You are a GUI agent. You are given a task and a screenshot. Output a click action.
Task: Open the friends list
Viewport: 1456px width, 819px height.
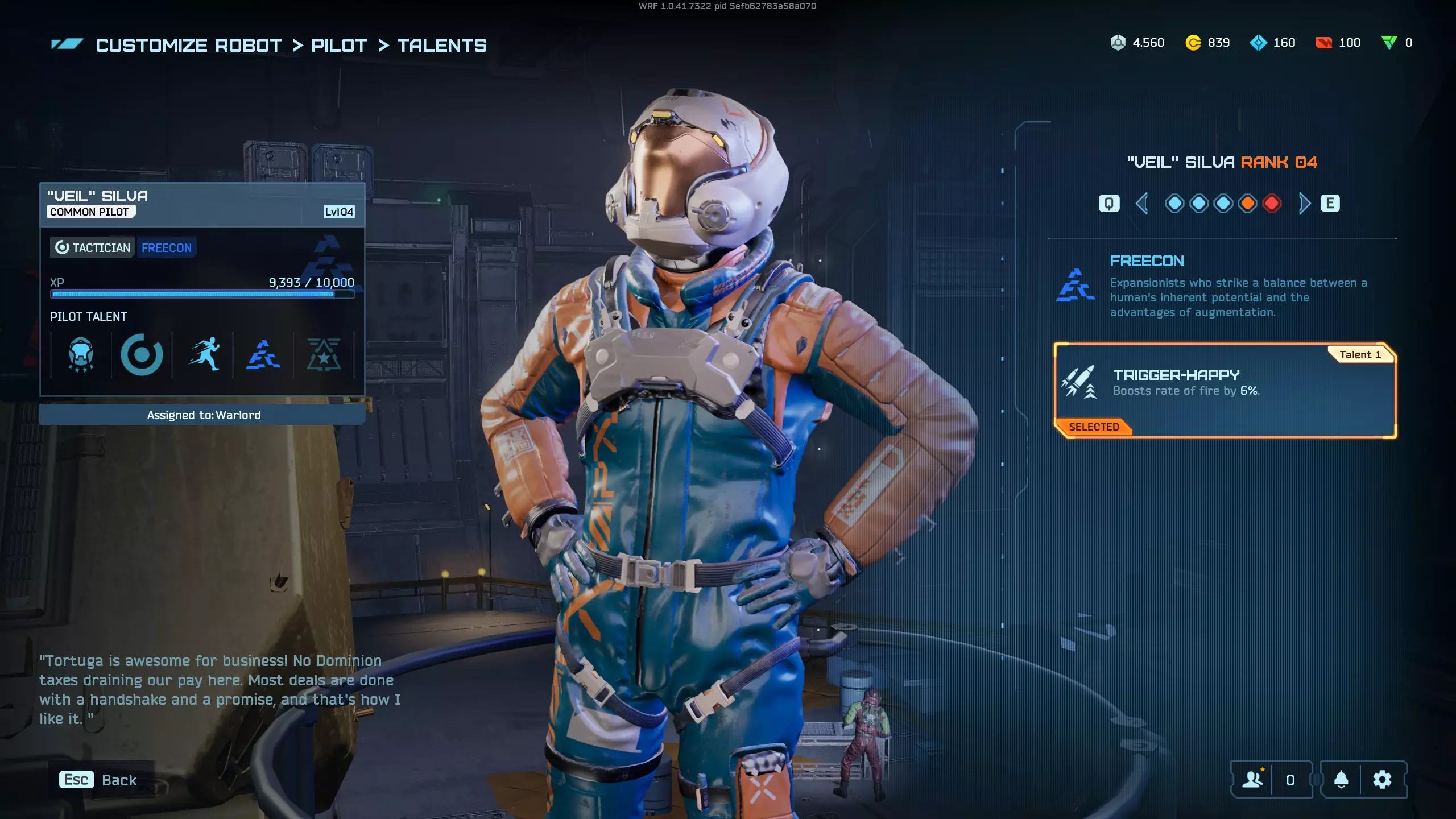[x=1252, y=780]
